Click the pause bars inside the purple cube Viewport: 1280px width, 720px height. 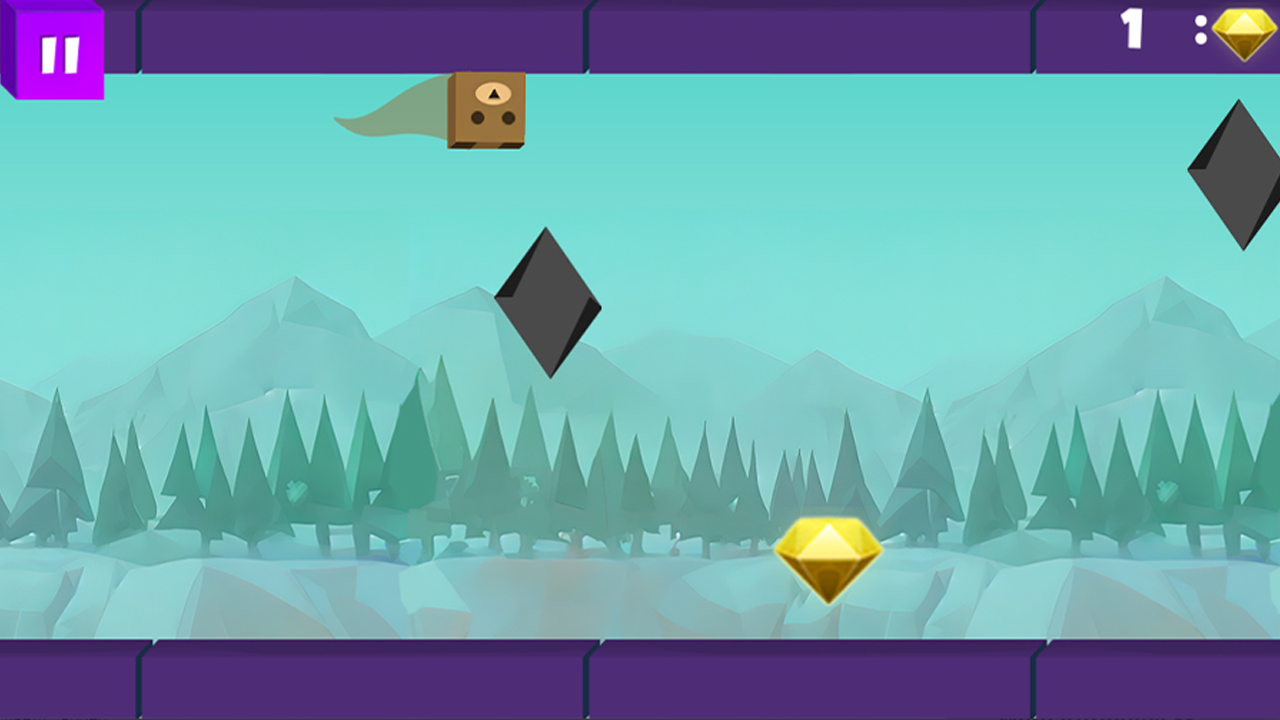click(60, 52)
